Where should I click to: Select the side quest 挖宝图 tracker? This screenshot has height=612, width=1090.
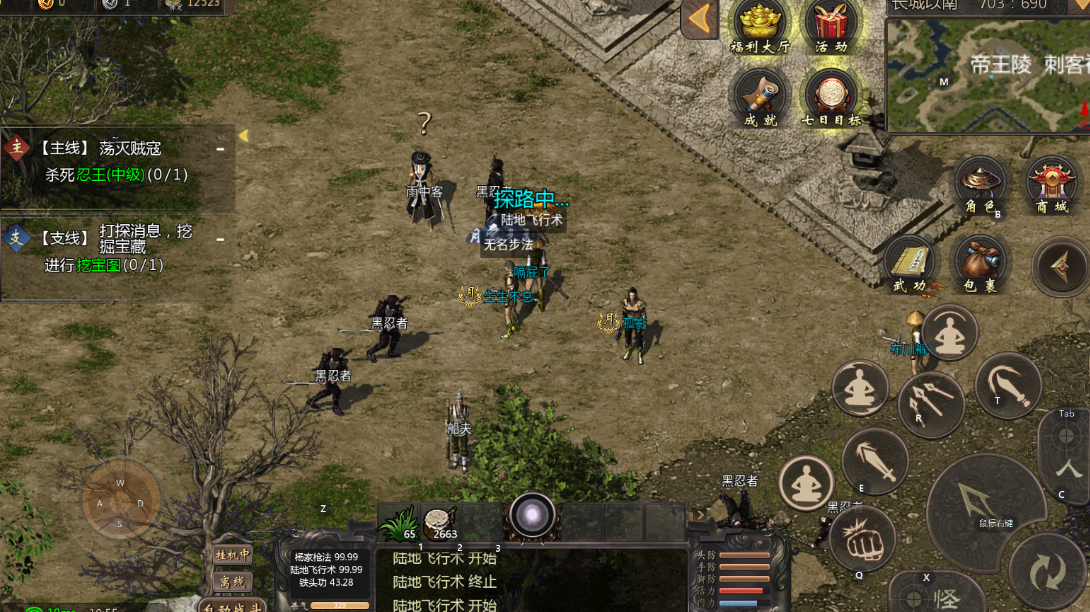point(118,248)
